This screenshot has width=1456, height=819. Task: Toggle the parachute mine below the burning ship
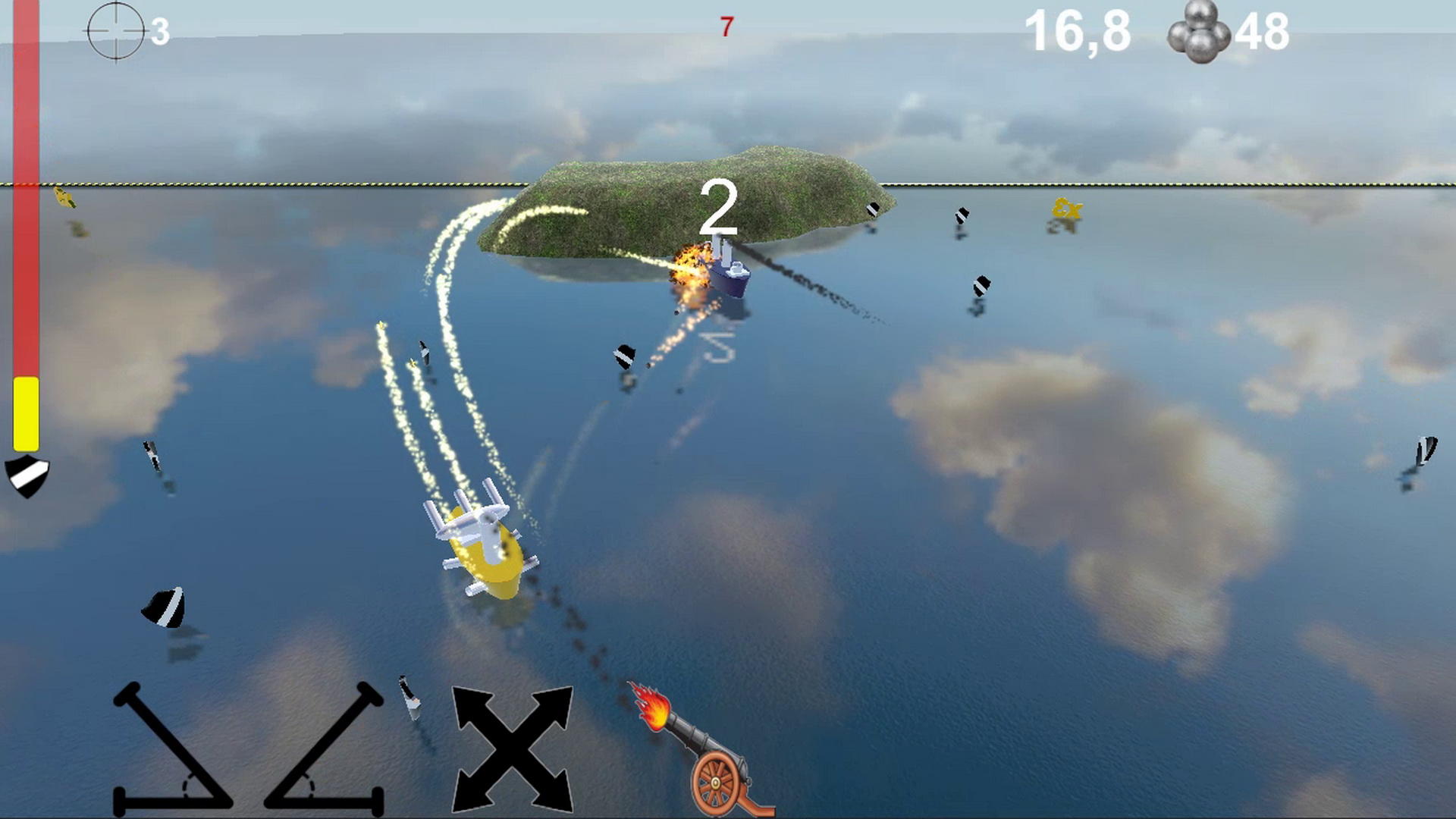pos(623,356)
